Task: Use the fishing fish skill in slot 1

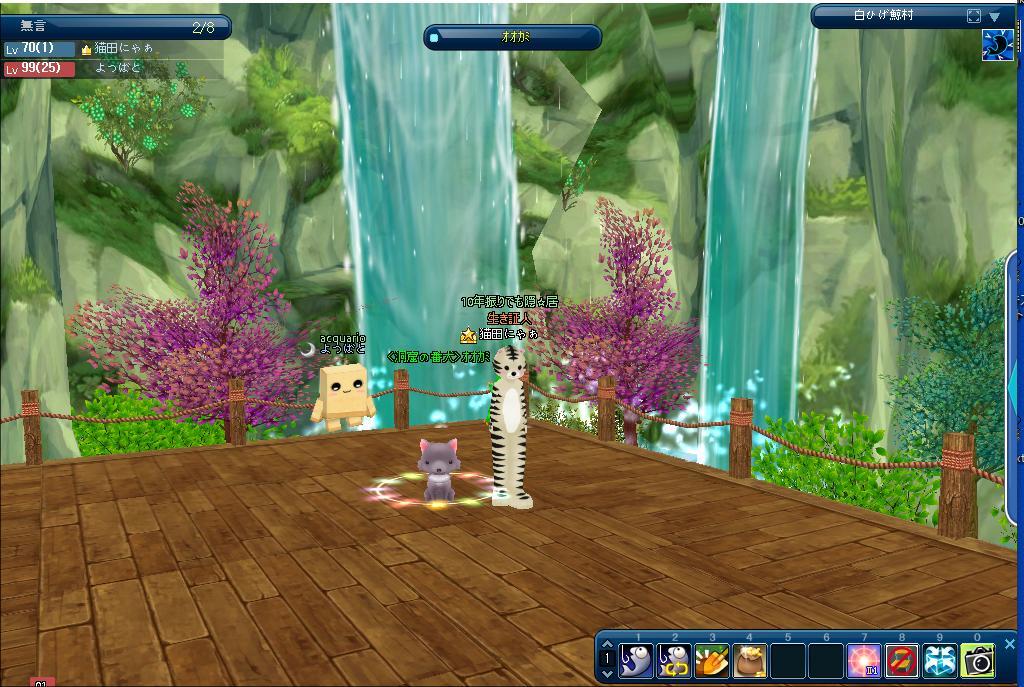Action: 637,661
